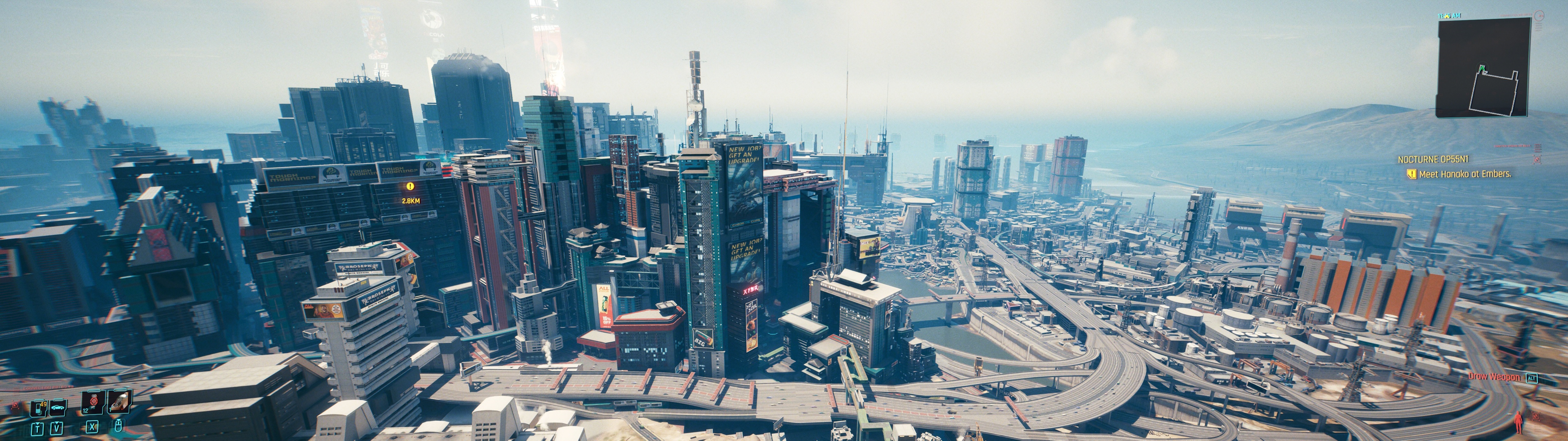The image size is (1568, 441).
Task: Open the phone slot with 49 messages
Action: pyautogui.click(x=38, y=408)
